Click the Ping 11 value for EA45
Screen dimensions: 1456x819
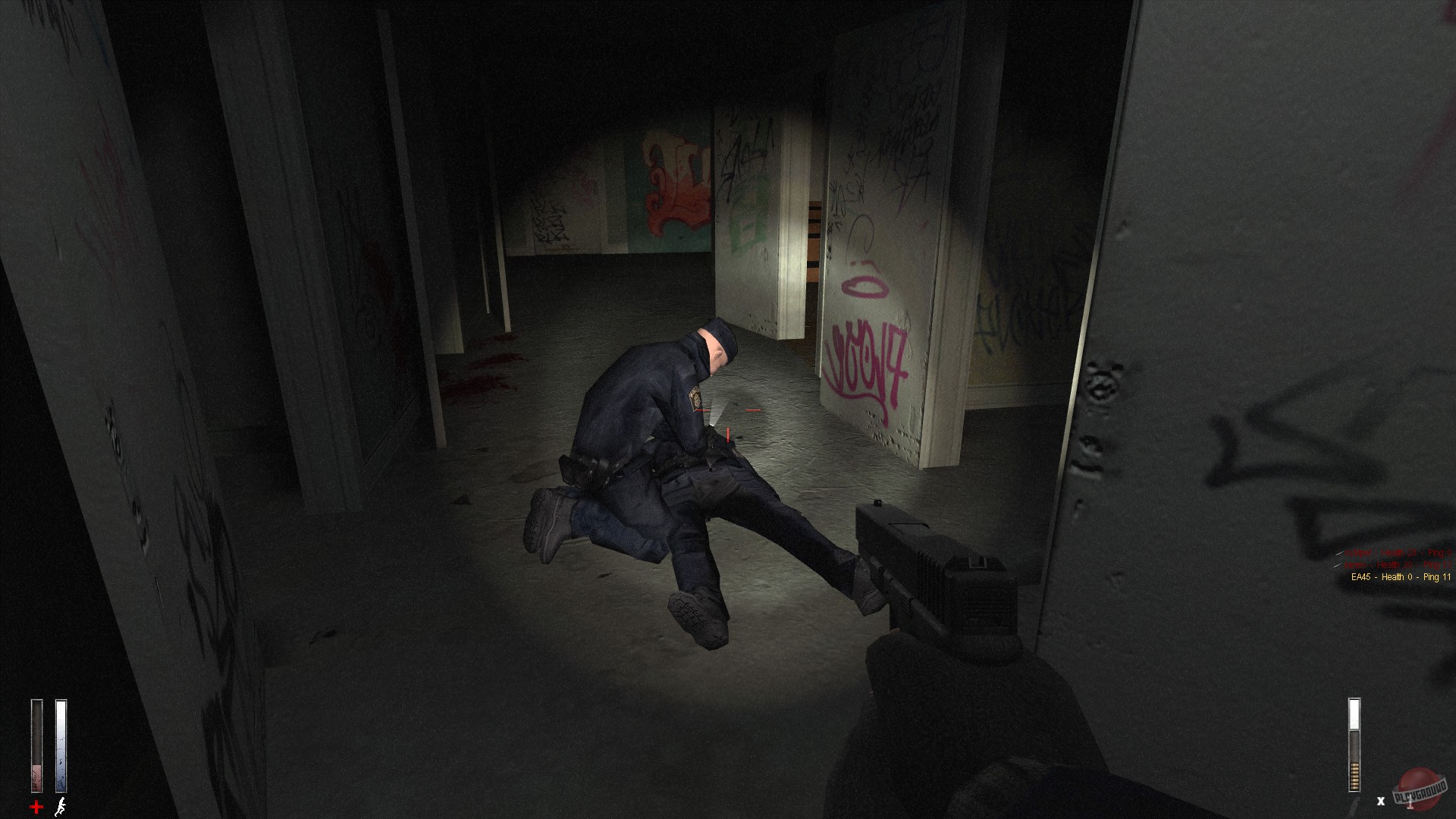pyautogui.click(x=1437, y=577)
